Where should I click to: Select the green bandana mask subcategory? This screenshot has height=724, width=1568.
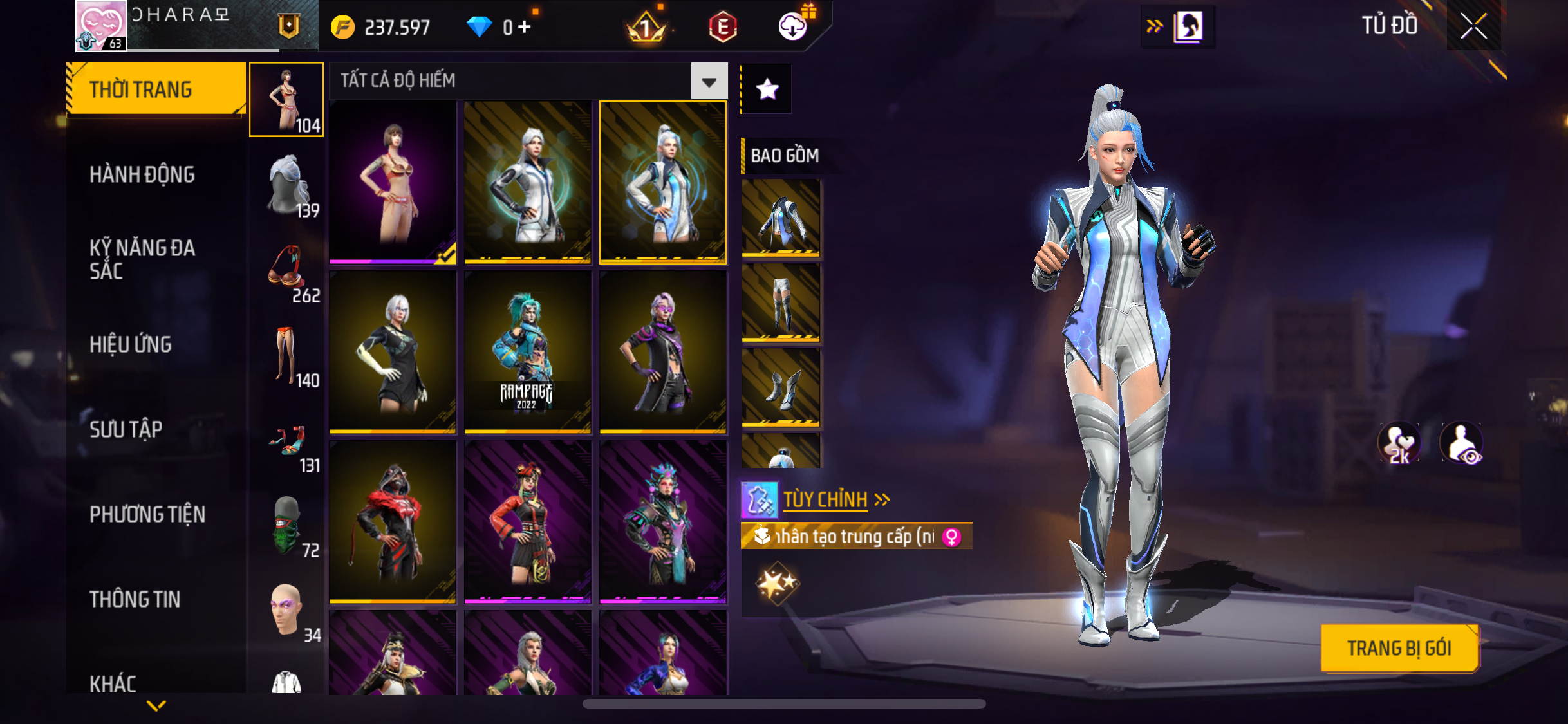(x=287, y=525)
